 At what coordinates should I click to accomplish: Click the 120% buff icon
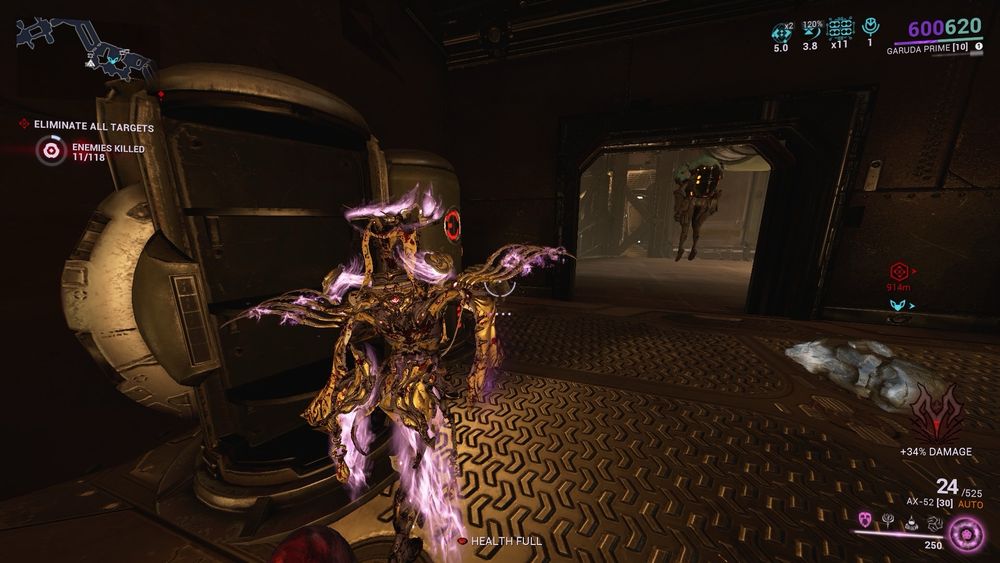(x=811, y=30)
